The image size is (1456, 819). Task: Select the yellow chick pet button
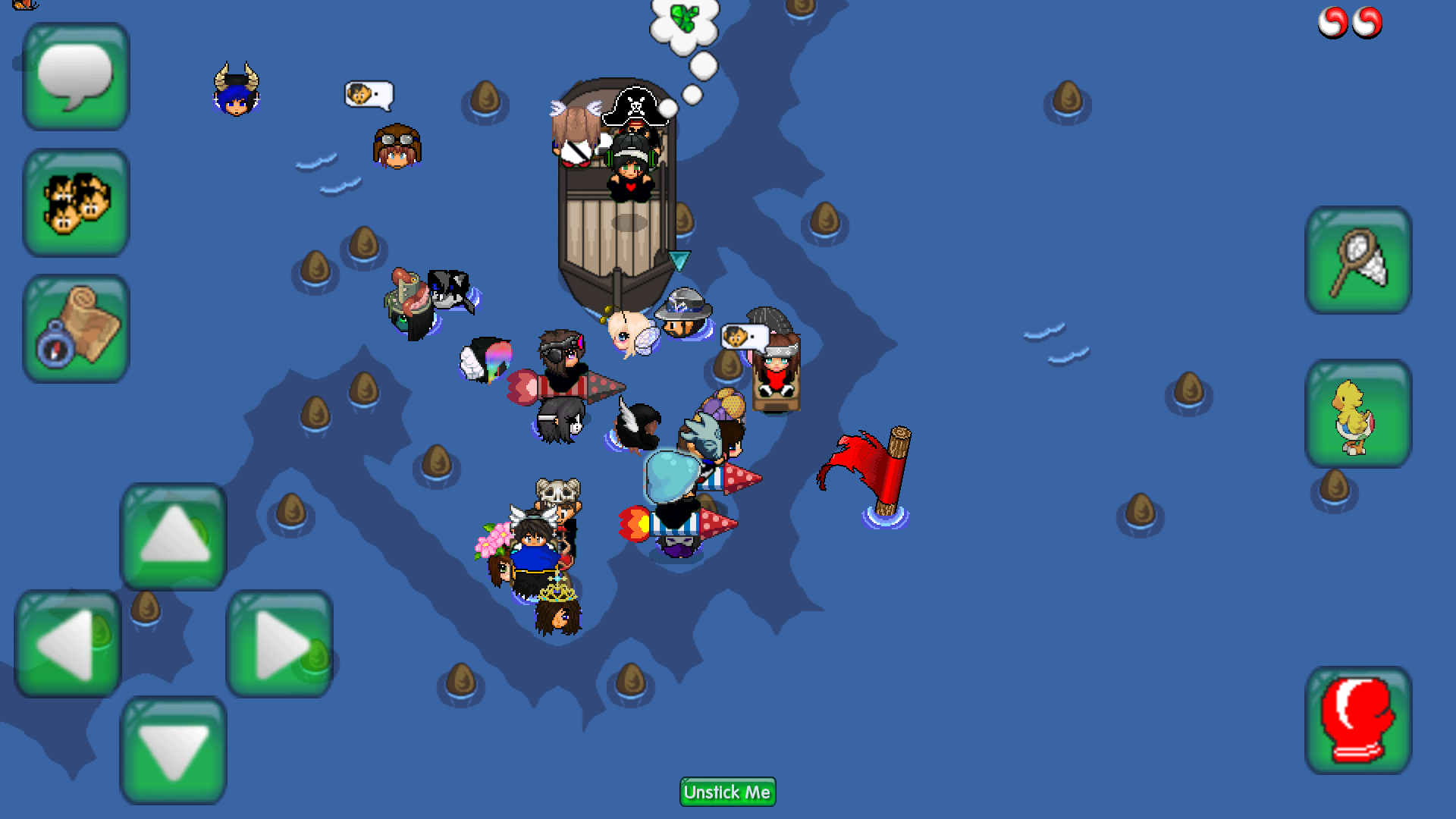(x=1358, y=413)
